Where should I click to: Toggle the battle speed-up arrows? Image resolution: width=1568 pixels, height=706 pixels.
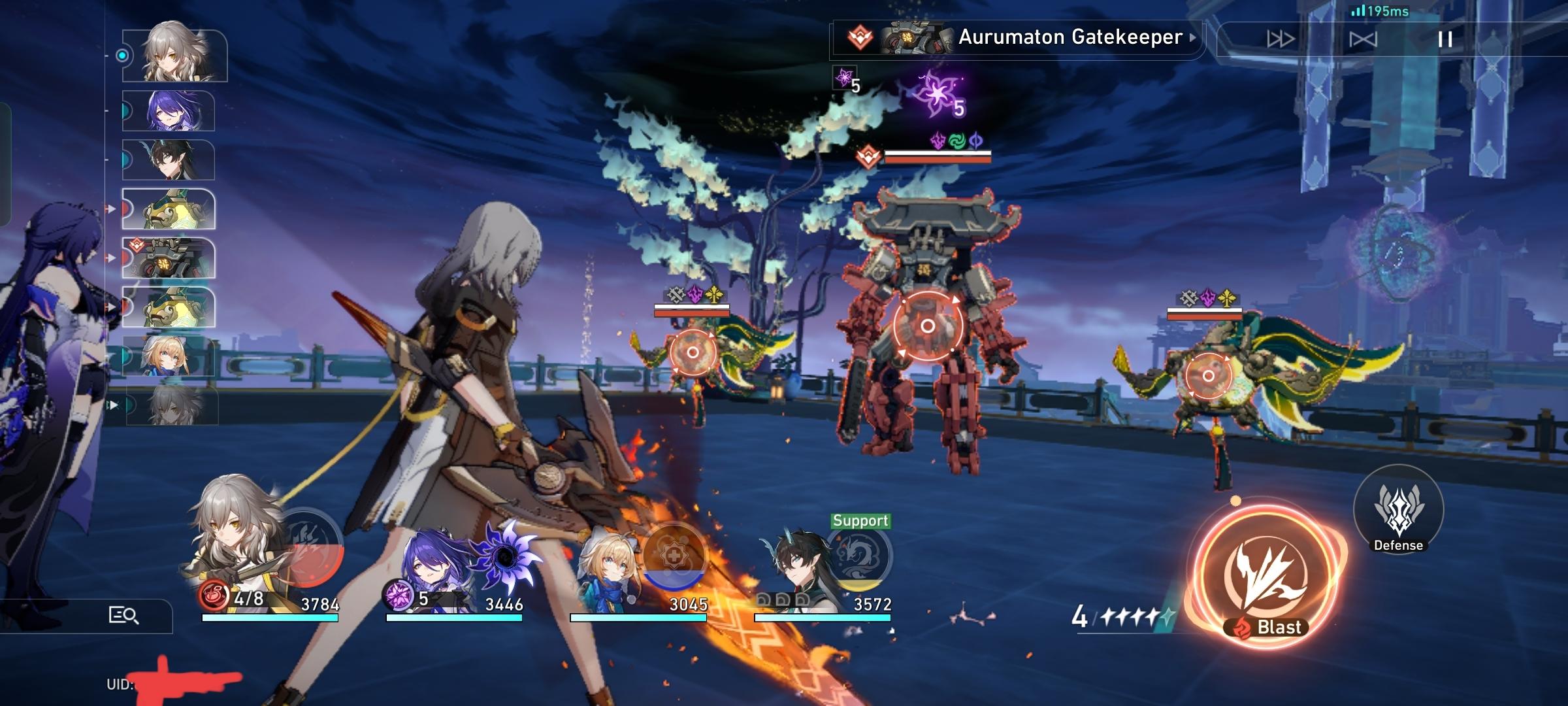[1281, 39]
